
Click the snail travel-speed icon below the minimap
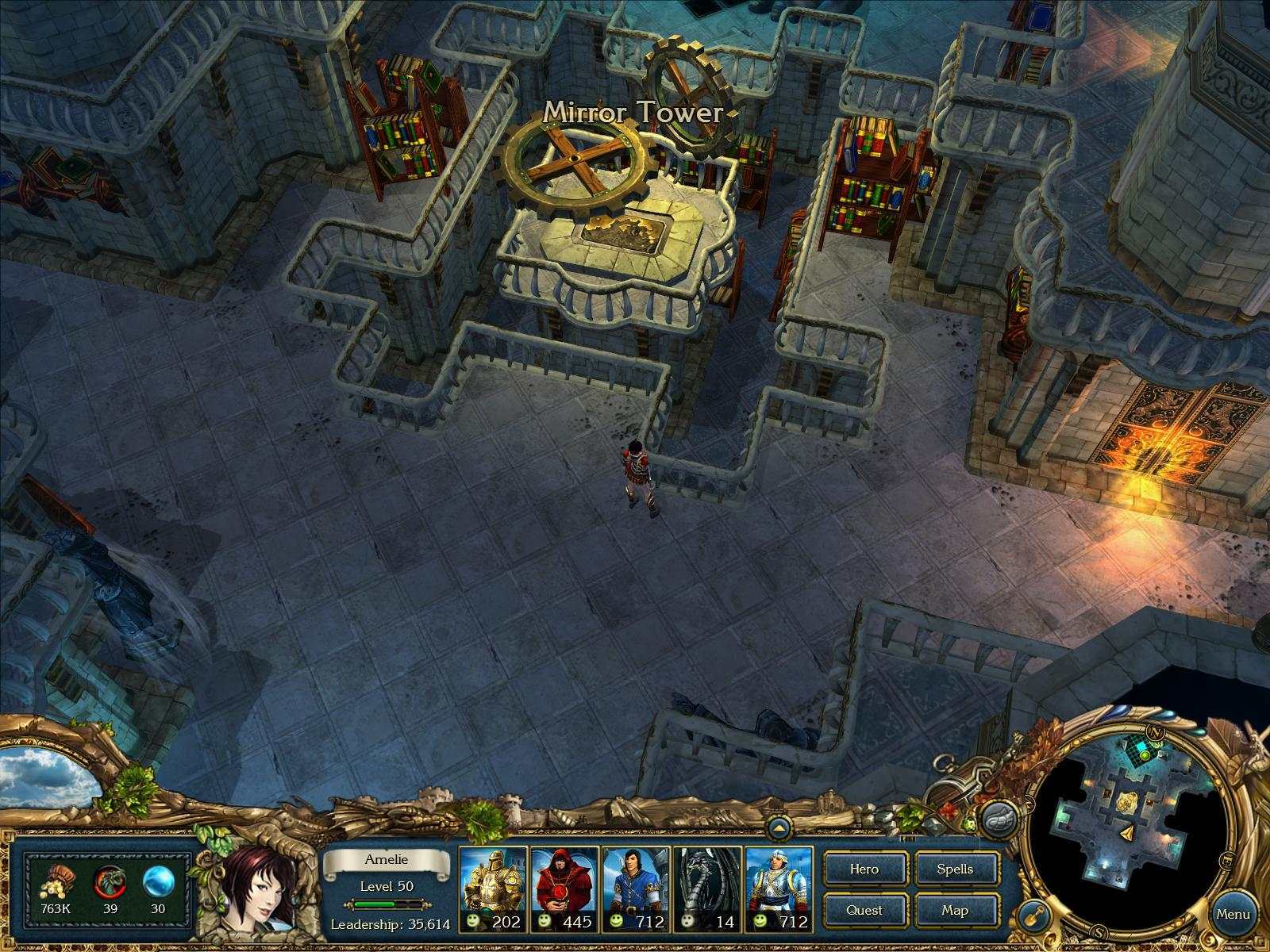click(x=1000, y=817)
